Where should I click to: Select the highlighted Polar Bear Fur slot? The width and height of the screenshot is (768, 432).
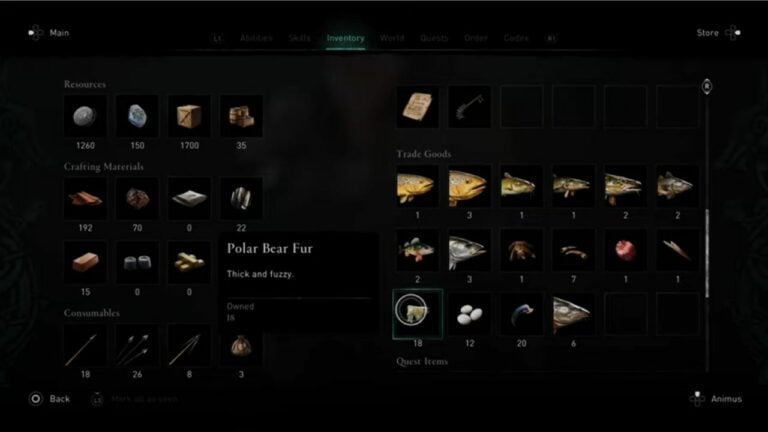pyautogui.click(x=418, y=314)
